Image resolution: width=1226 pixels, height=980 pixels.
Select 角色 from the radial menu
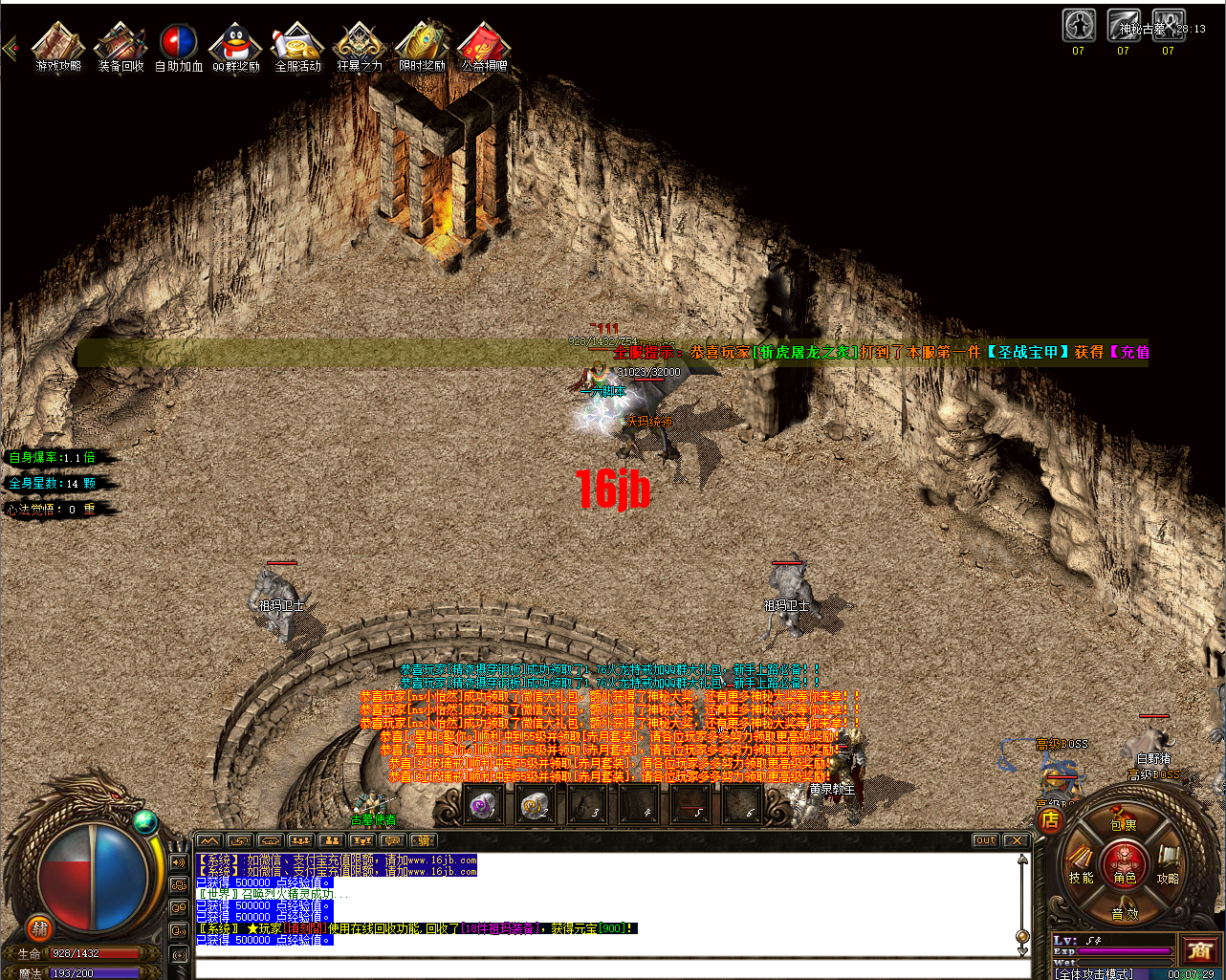[1125, 880]
